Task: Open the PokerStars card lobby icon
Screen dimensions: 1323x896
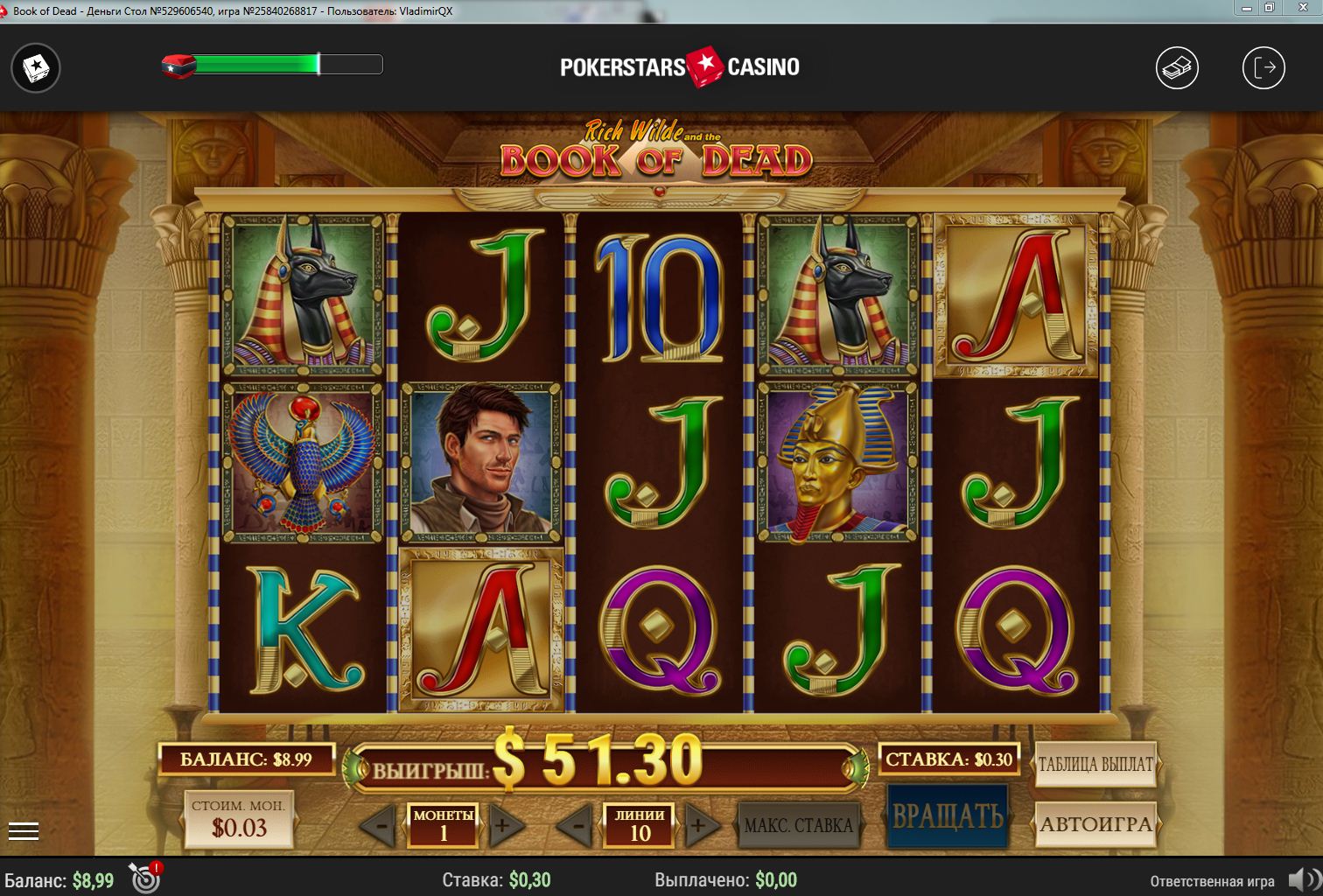Action: [36, 67]
